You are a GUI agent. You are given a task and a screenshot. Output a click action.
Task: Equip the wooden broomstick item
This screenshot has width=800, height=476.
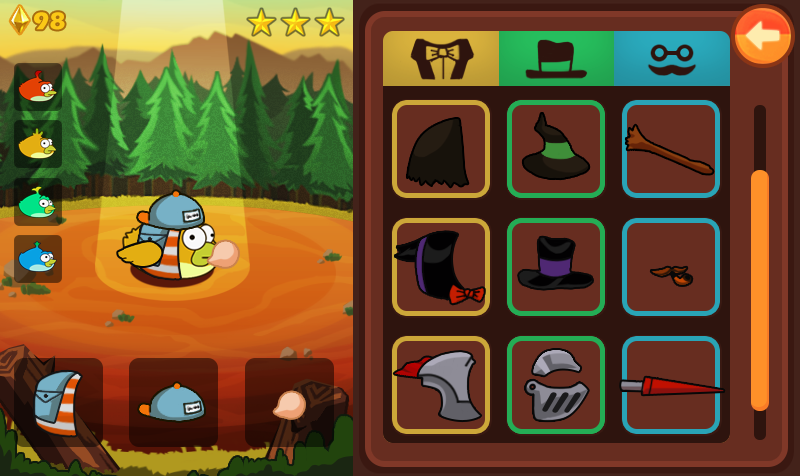[x=671, y=149]
